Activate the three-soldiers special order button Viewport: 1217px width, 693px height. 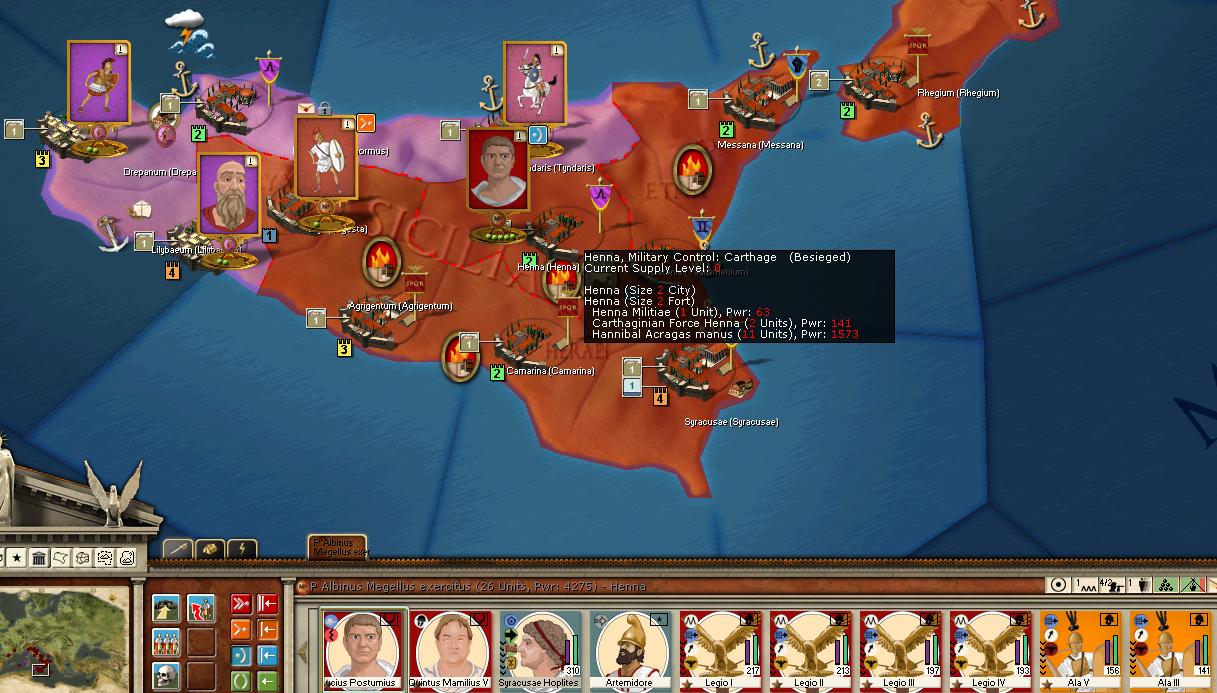pos(166,641)
